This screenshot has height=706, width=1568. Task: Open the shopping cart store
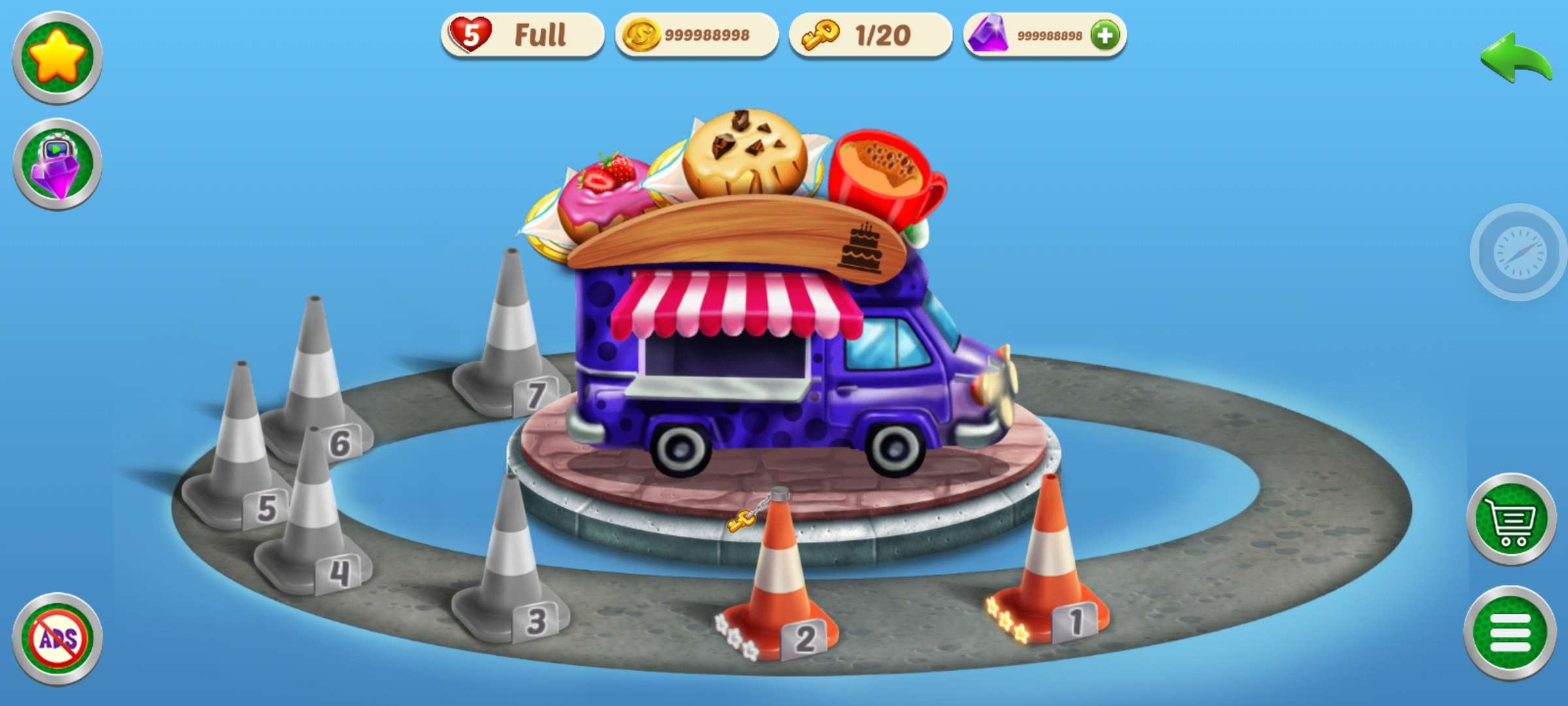[x=1511, y=519]
